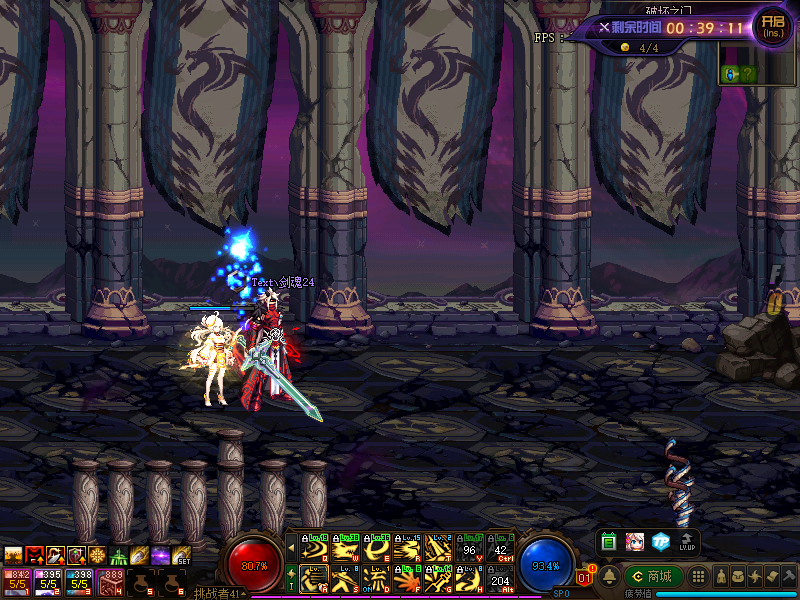Select the unknown question-mark room on minimap
This screenshot has height=600, width=800.
pos(748,74)
